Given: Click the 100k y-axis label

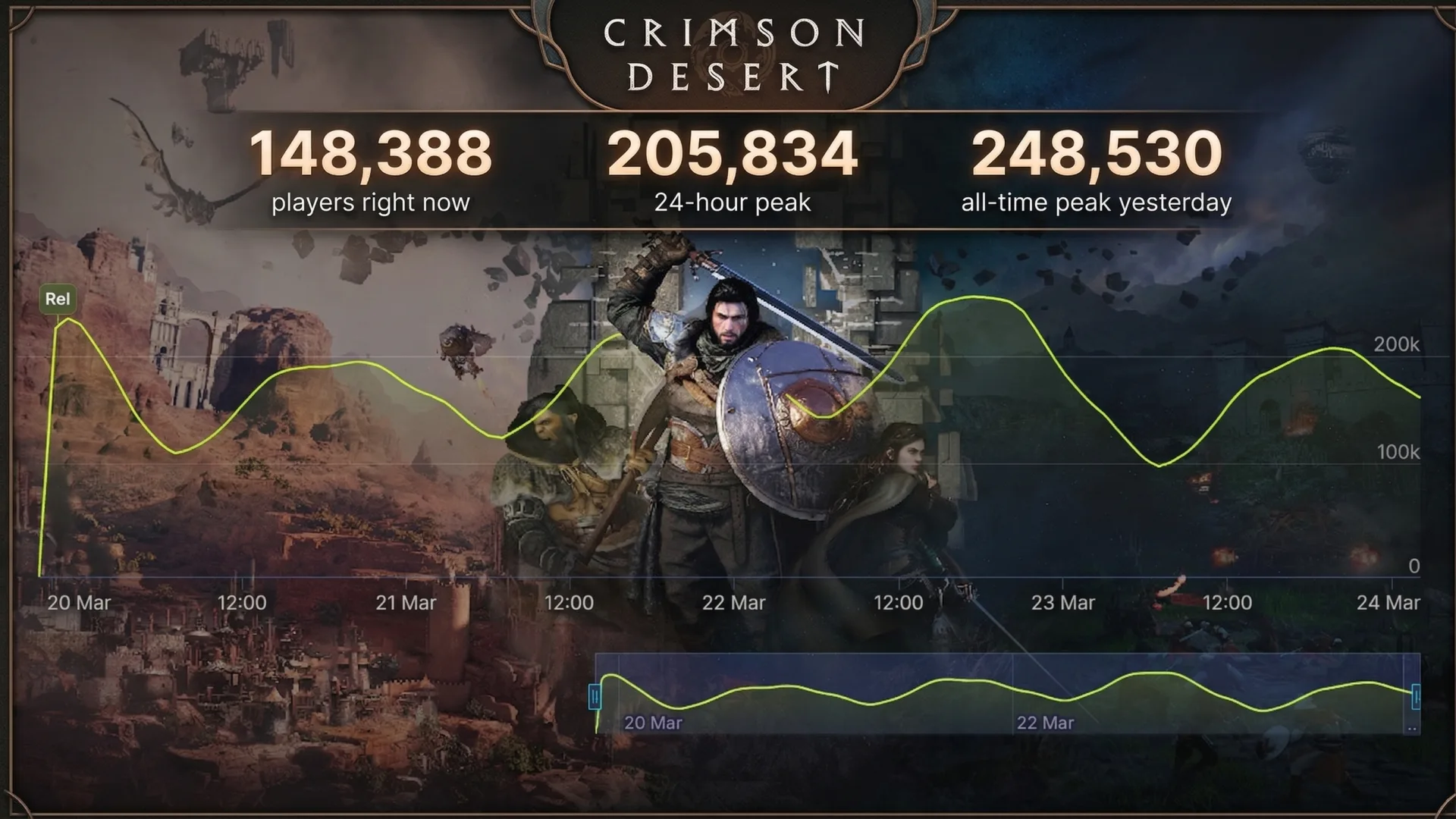Looking at the screenshot, I should (x=1399, y=452).
